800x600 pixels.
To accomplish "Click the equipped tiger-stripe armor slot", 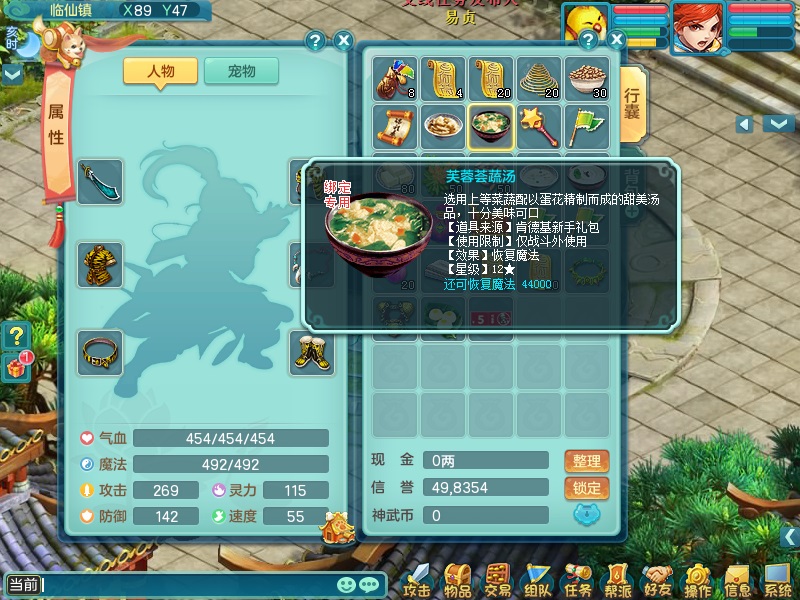I will coord(100,265).
